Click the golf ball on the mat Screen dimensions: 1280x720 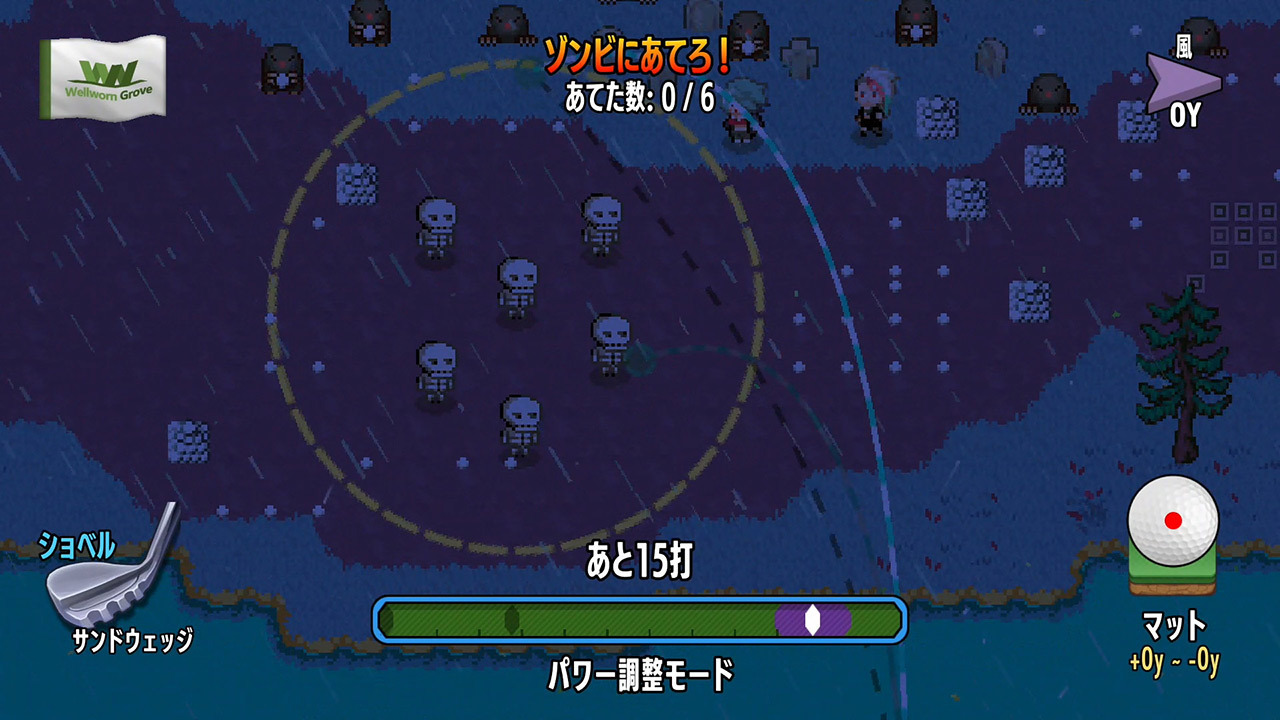point(1175,520)
